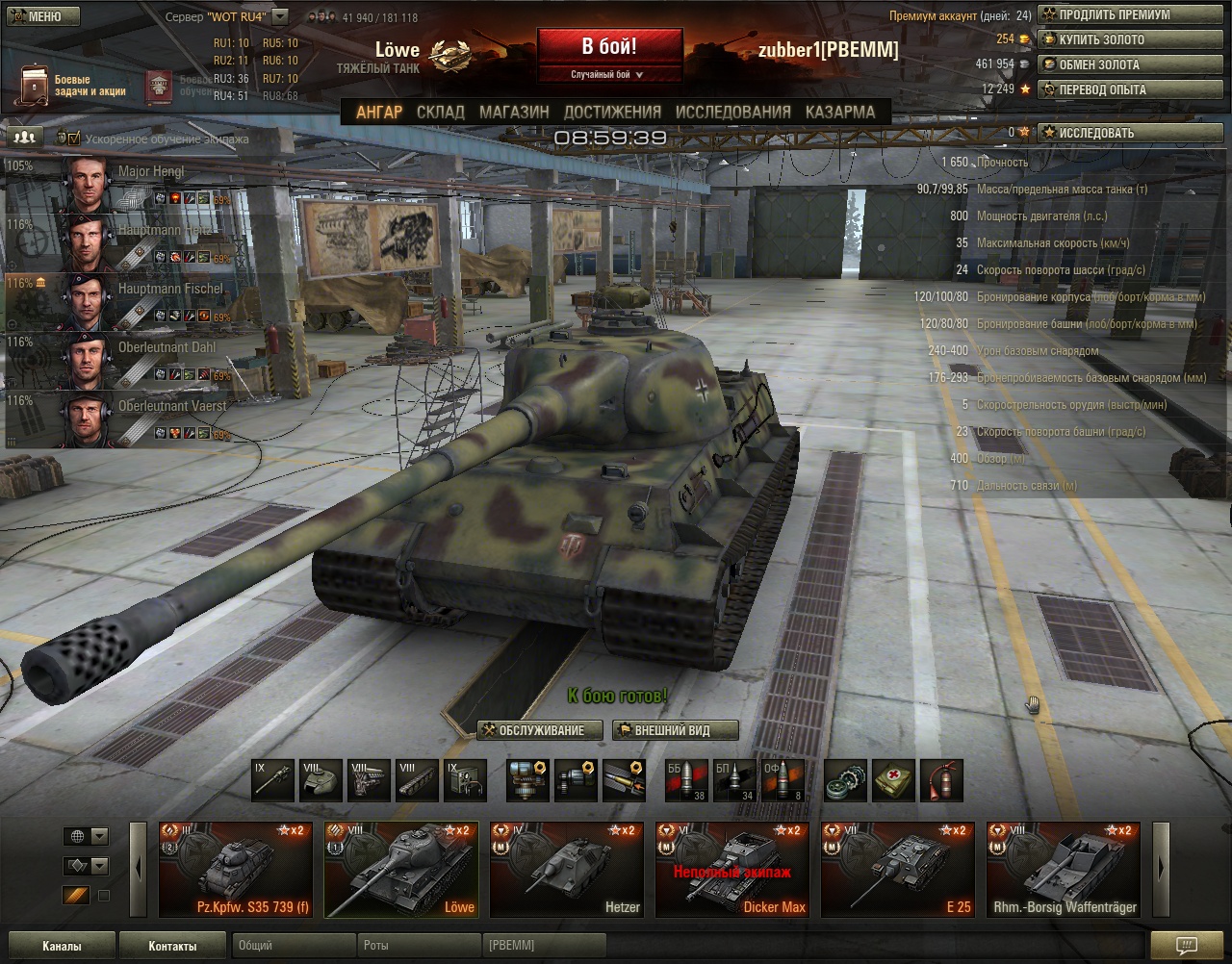
Task: Open the МАГАЗИН tab
Action: (x=514, y=112)
